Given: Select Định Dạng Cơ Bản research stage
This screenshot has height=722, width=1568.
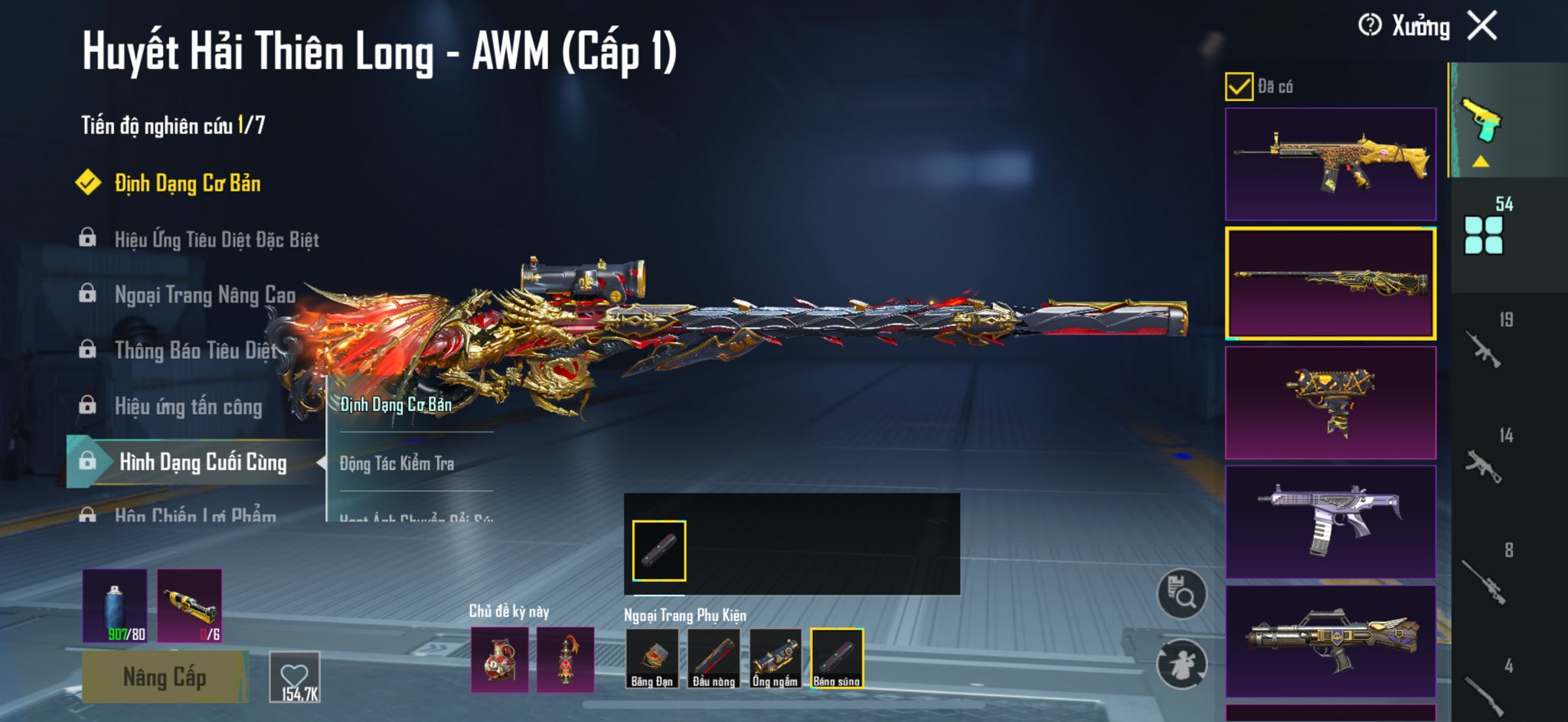Looking at the screenshot, I should point(187,184).
